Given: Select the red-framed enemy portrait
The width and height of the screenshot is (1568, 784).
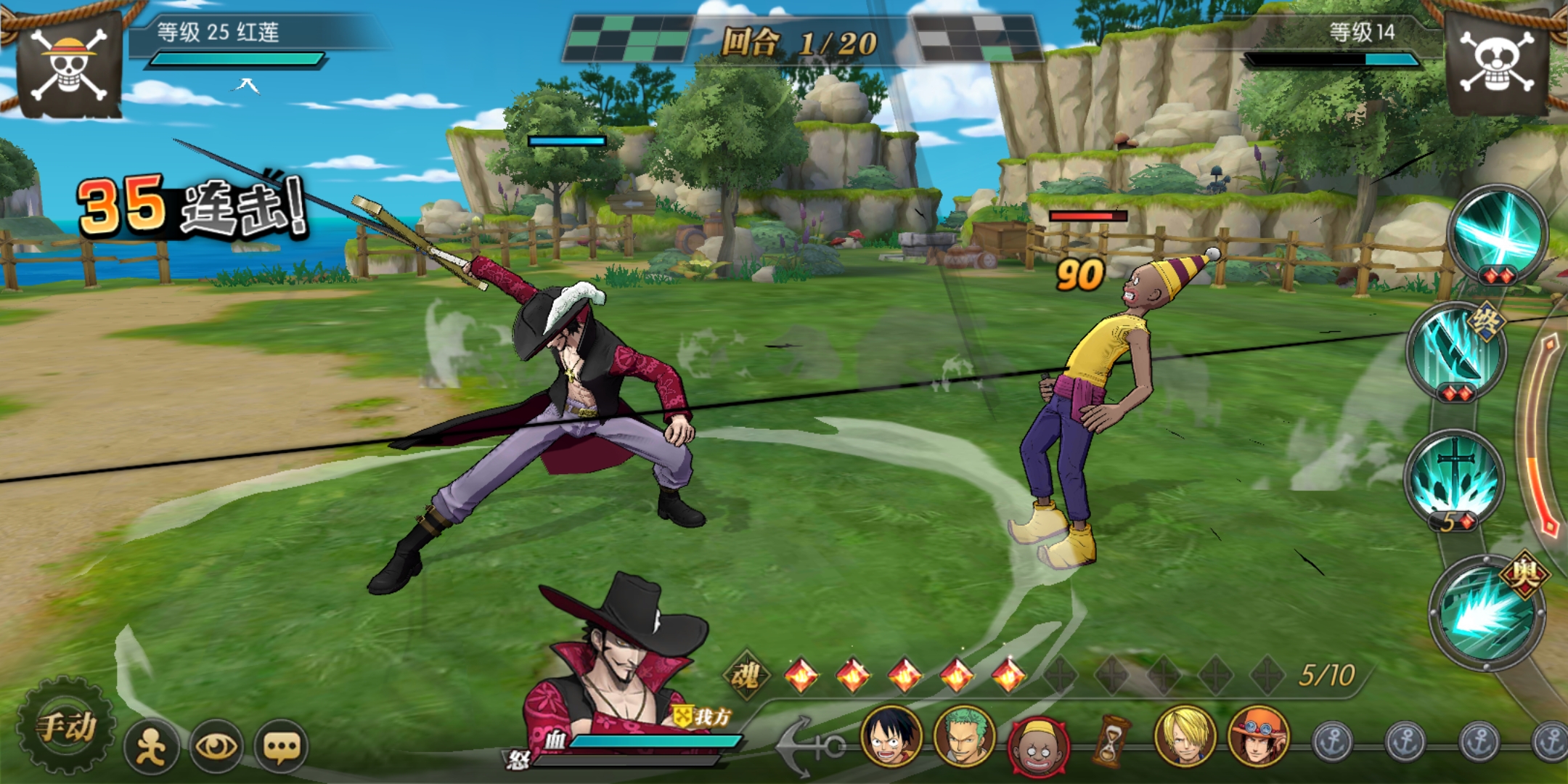Looking at the screenshot, I should (1037, 744).
